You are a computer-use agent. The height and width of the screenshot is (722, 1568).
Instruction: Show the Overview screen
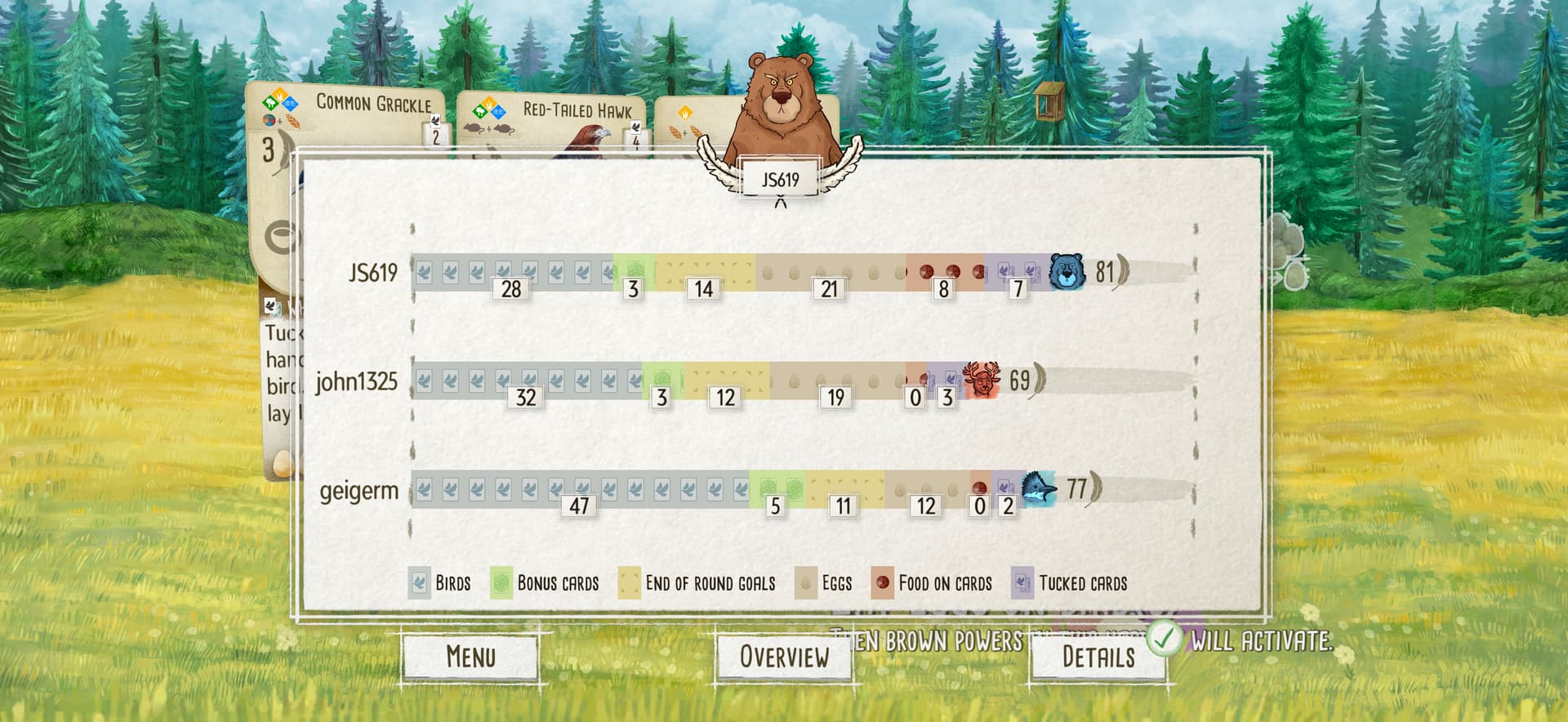click(783, 657)
